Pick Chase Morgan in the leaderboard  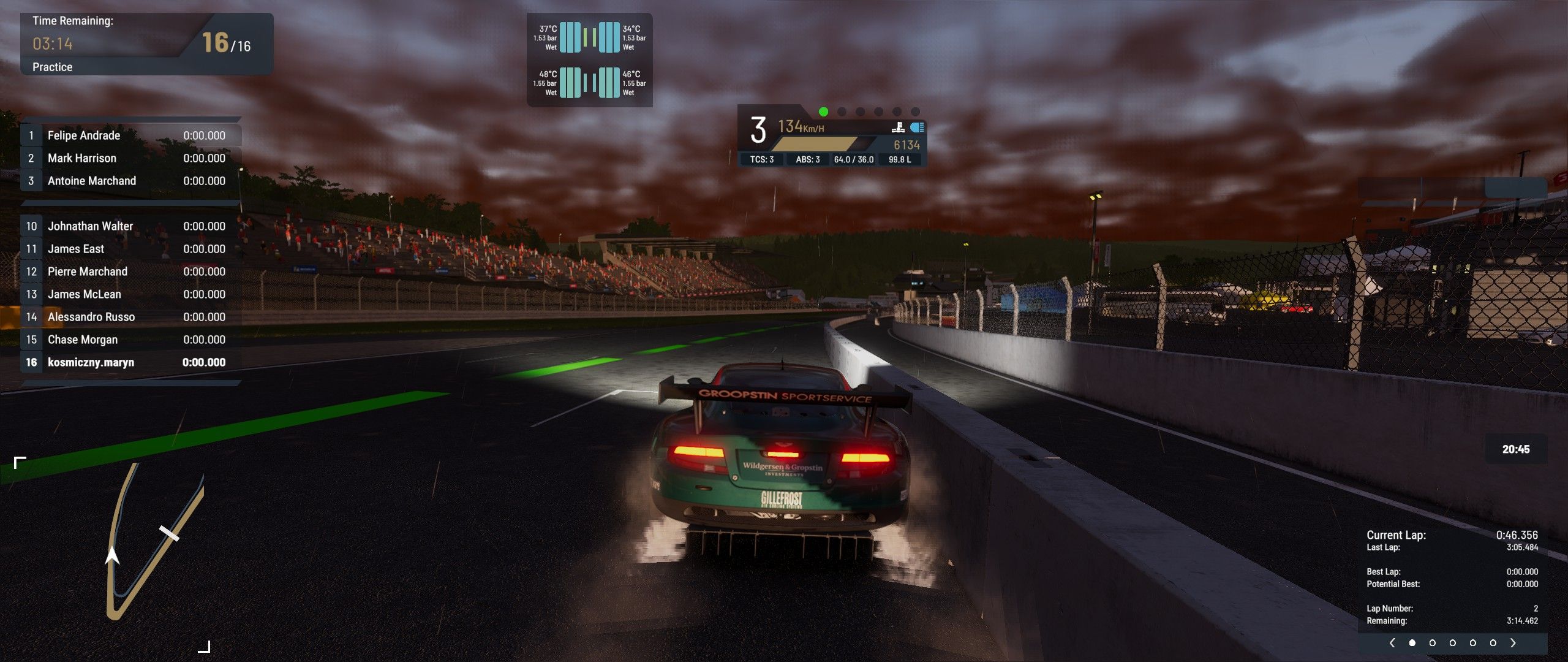click(x=131, y=340)
